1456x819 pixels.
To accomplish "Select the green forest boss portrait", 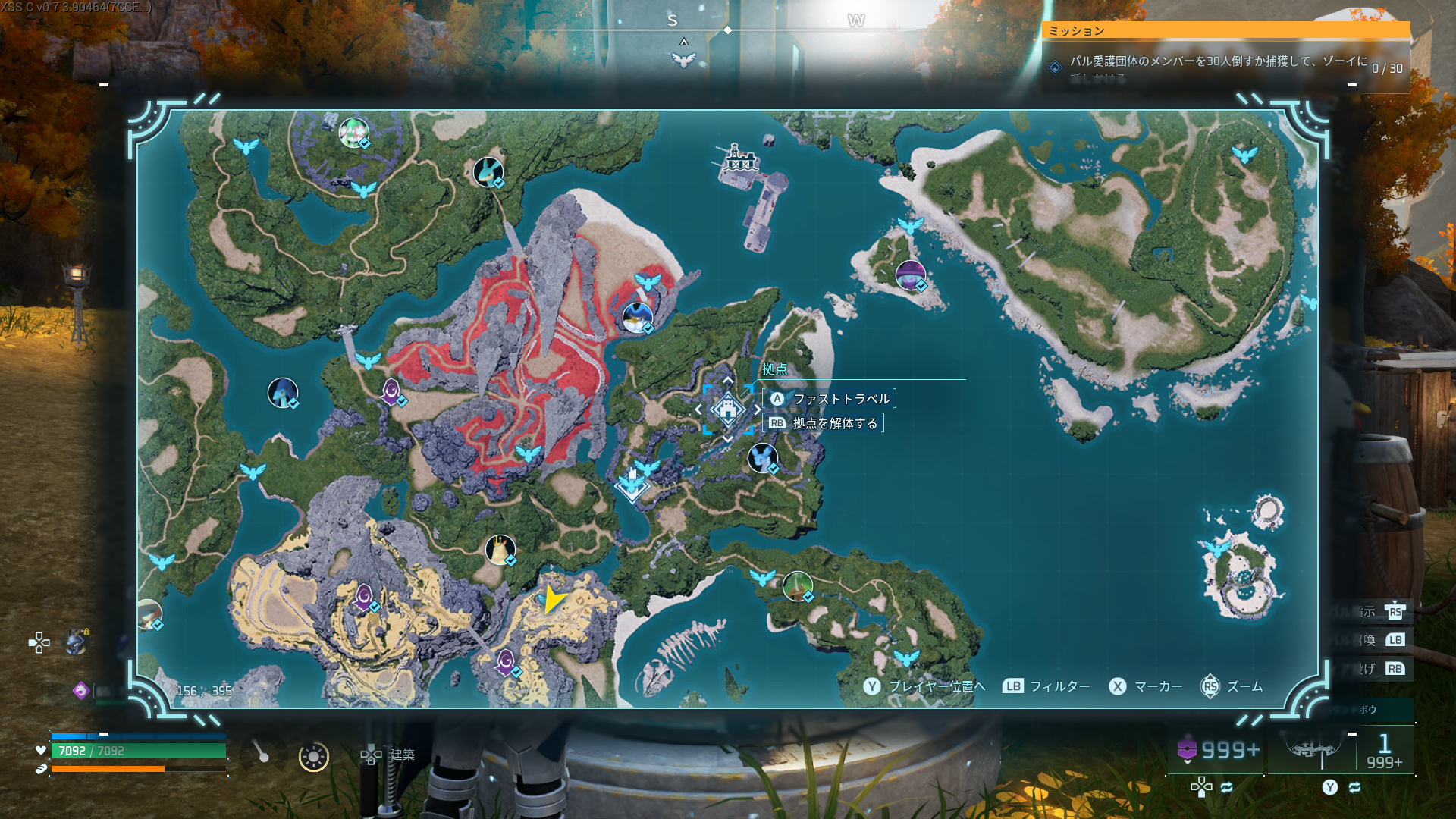I will pos(797,585).
